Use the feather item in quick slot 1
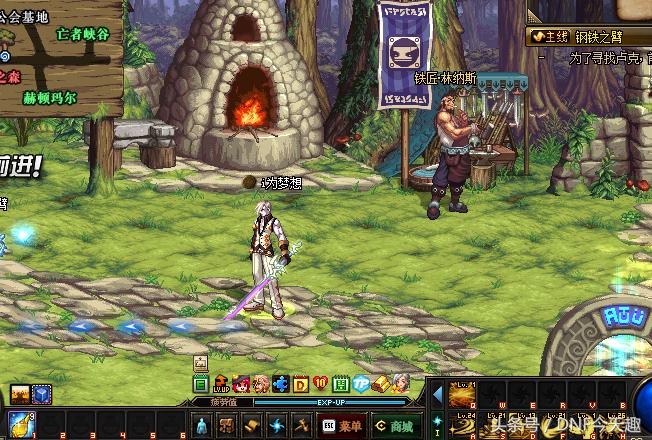 pyautogui.click(x=22, y=424)
